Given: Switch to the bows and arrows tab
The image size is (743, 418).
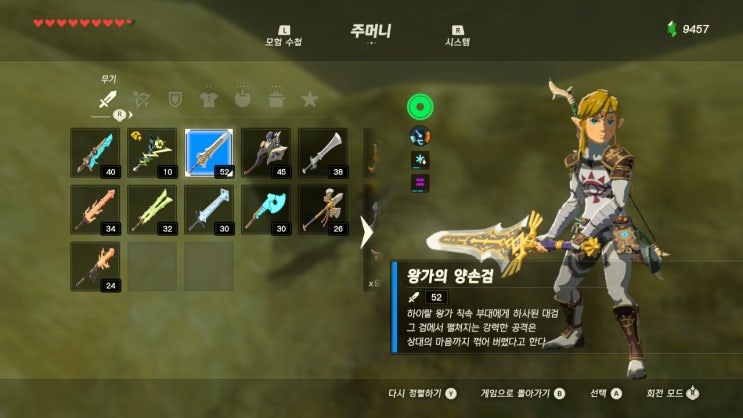Looking at the screenshot, I should point(141,99).
